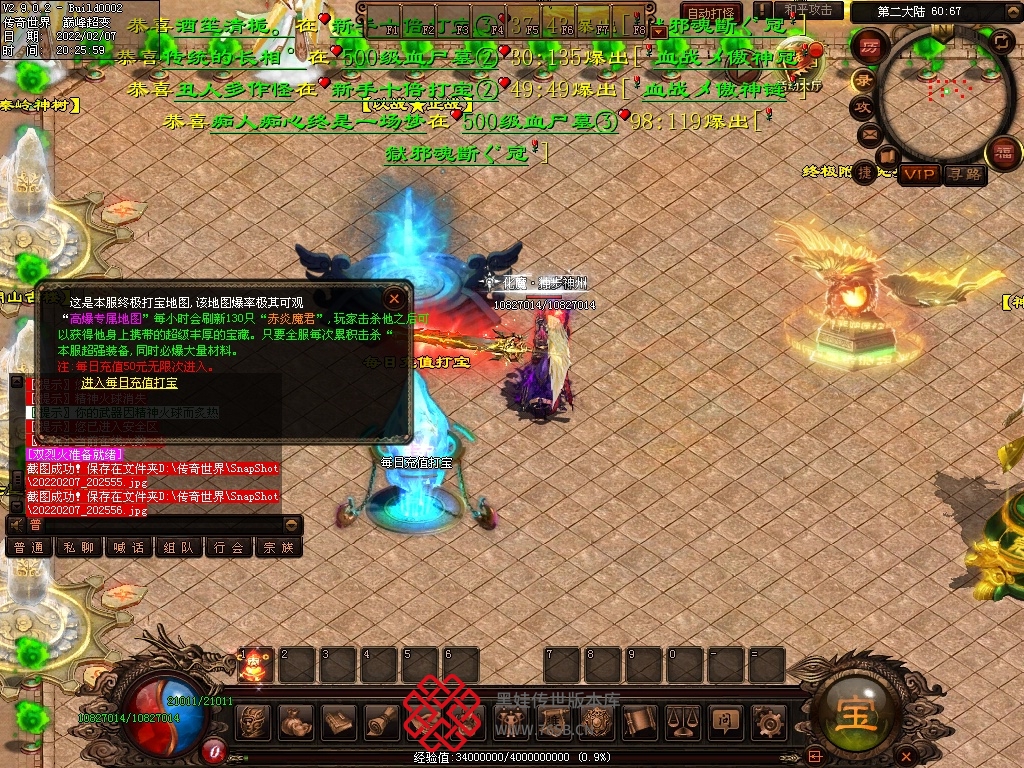
Task: Click the 历 calendar icon near the minimap
Action: click(870, 47)
